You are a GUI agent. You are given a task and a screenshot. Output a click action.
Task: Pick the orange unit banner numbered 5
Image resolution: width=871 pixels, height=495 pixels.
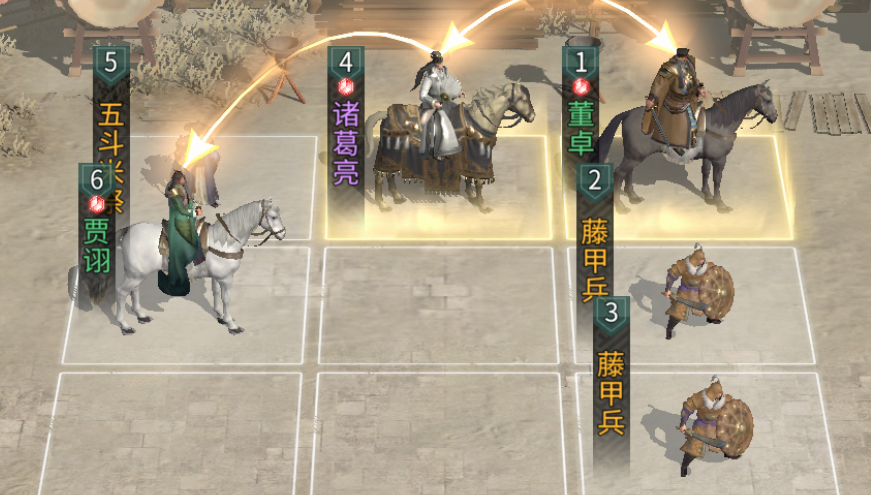click(111, 110)
